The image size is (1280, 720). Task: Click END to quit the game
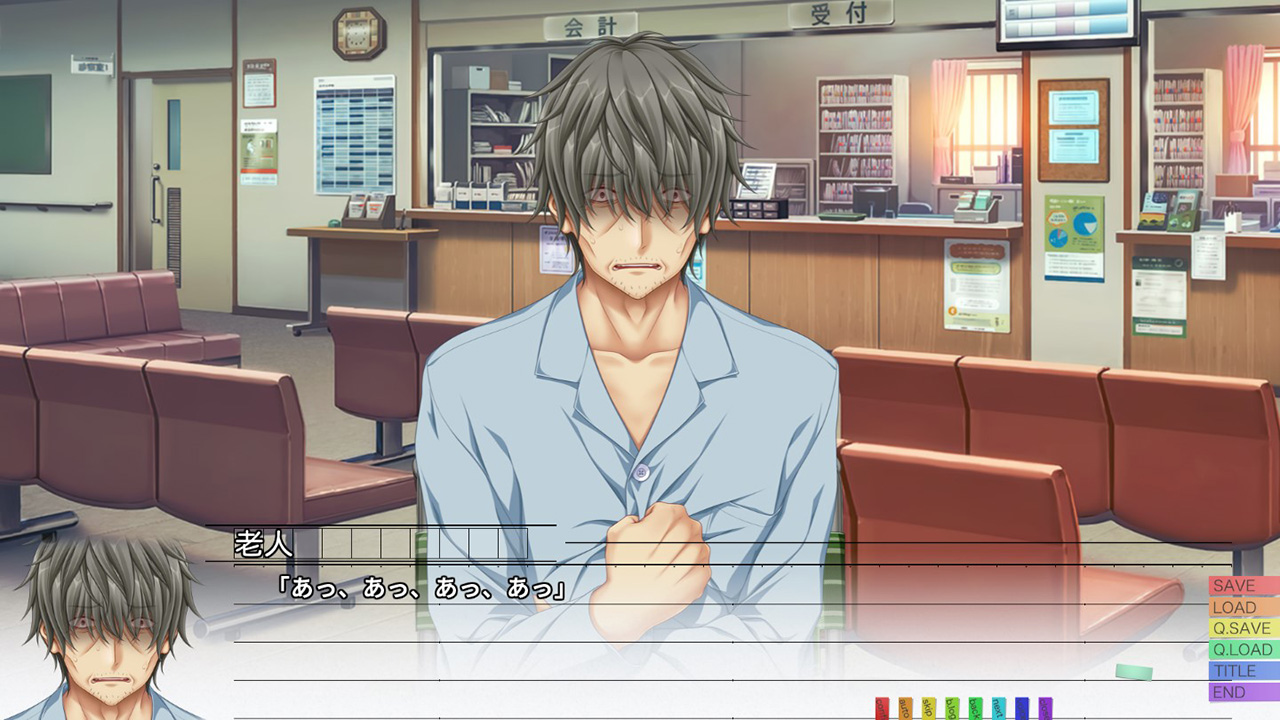[1243, 692]
